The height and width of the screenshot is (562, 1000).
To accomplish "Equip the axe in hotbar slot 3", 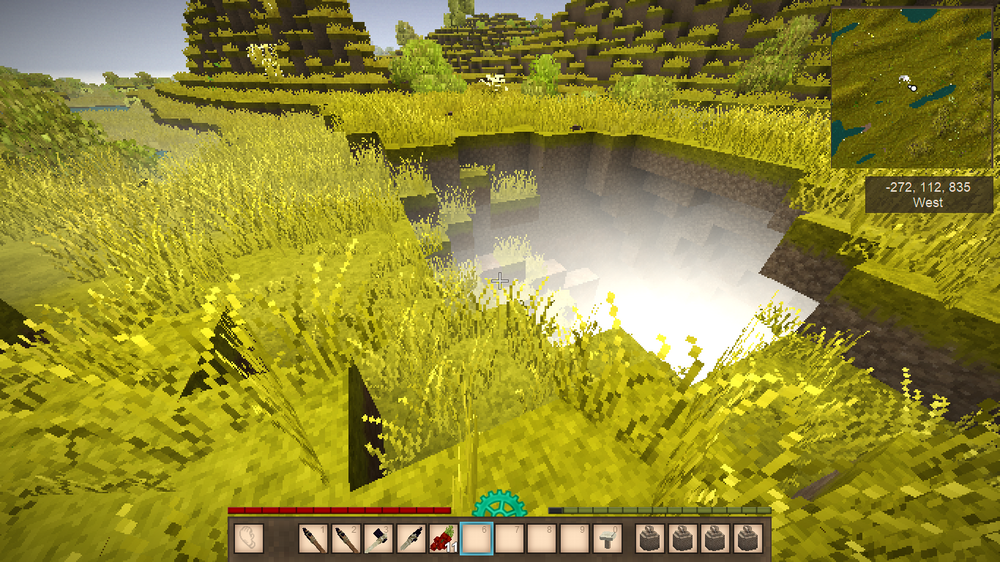I will click(x=379, y=539).
